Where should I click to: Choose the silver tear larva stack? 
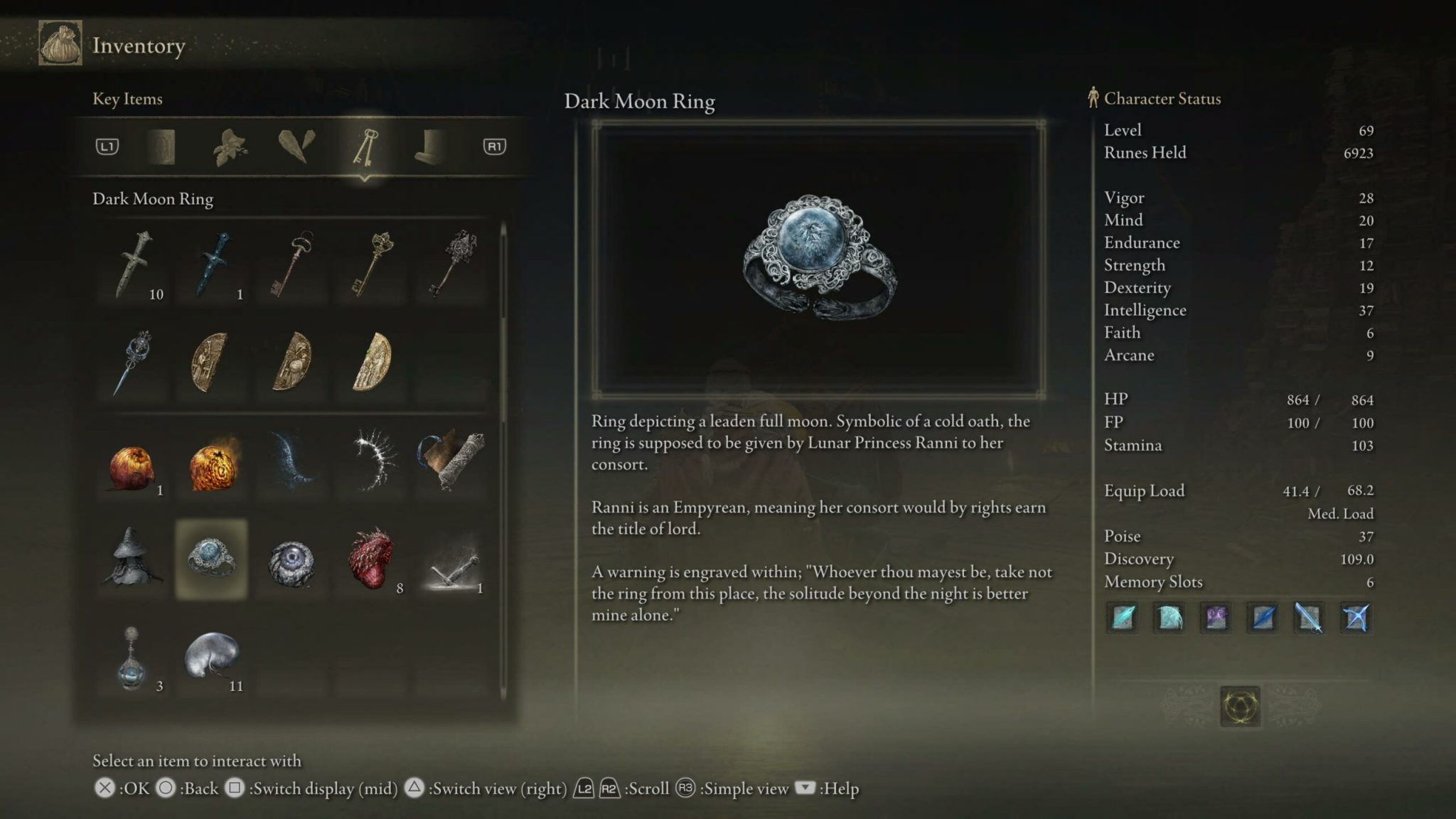pyautogui.click(x=211, y=655)
